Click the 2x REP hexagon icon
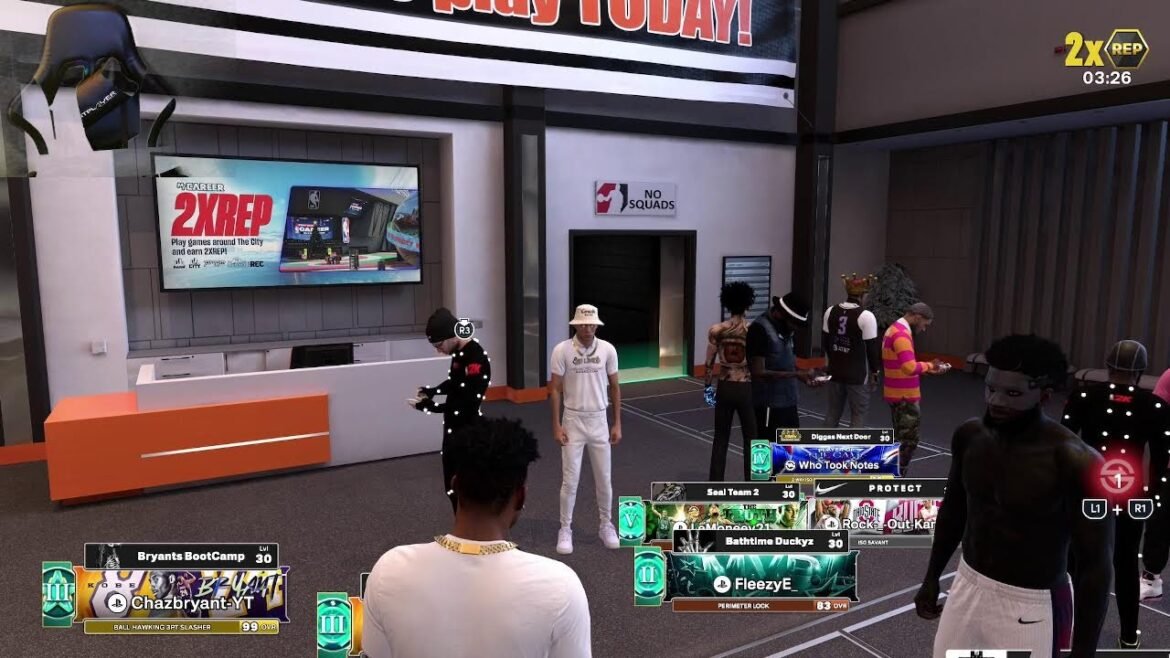 1126,49
